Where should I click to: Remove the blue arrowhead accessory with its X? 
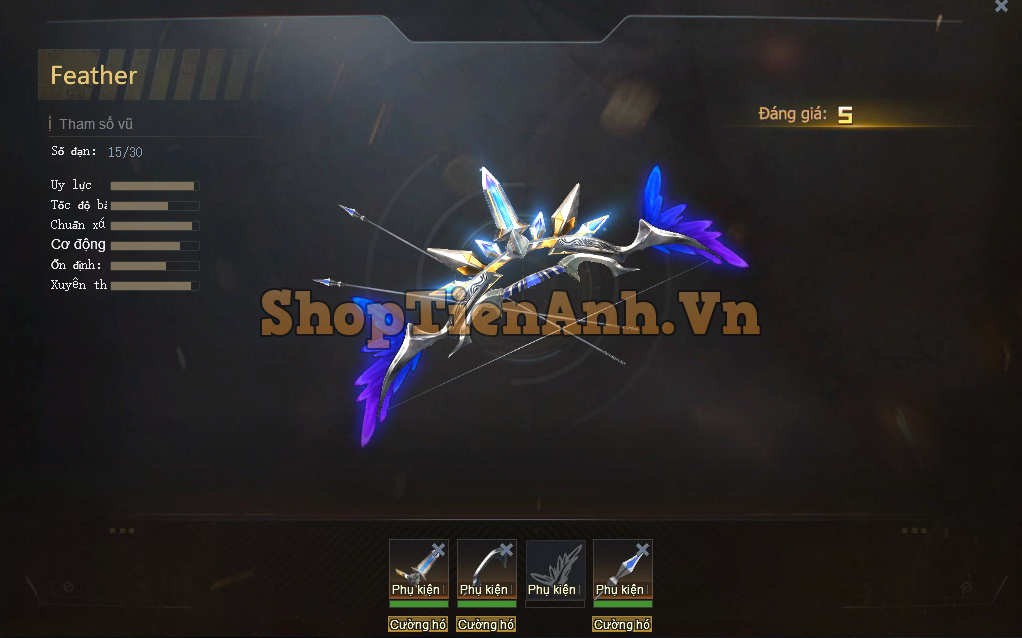pos(642,550)
